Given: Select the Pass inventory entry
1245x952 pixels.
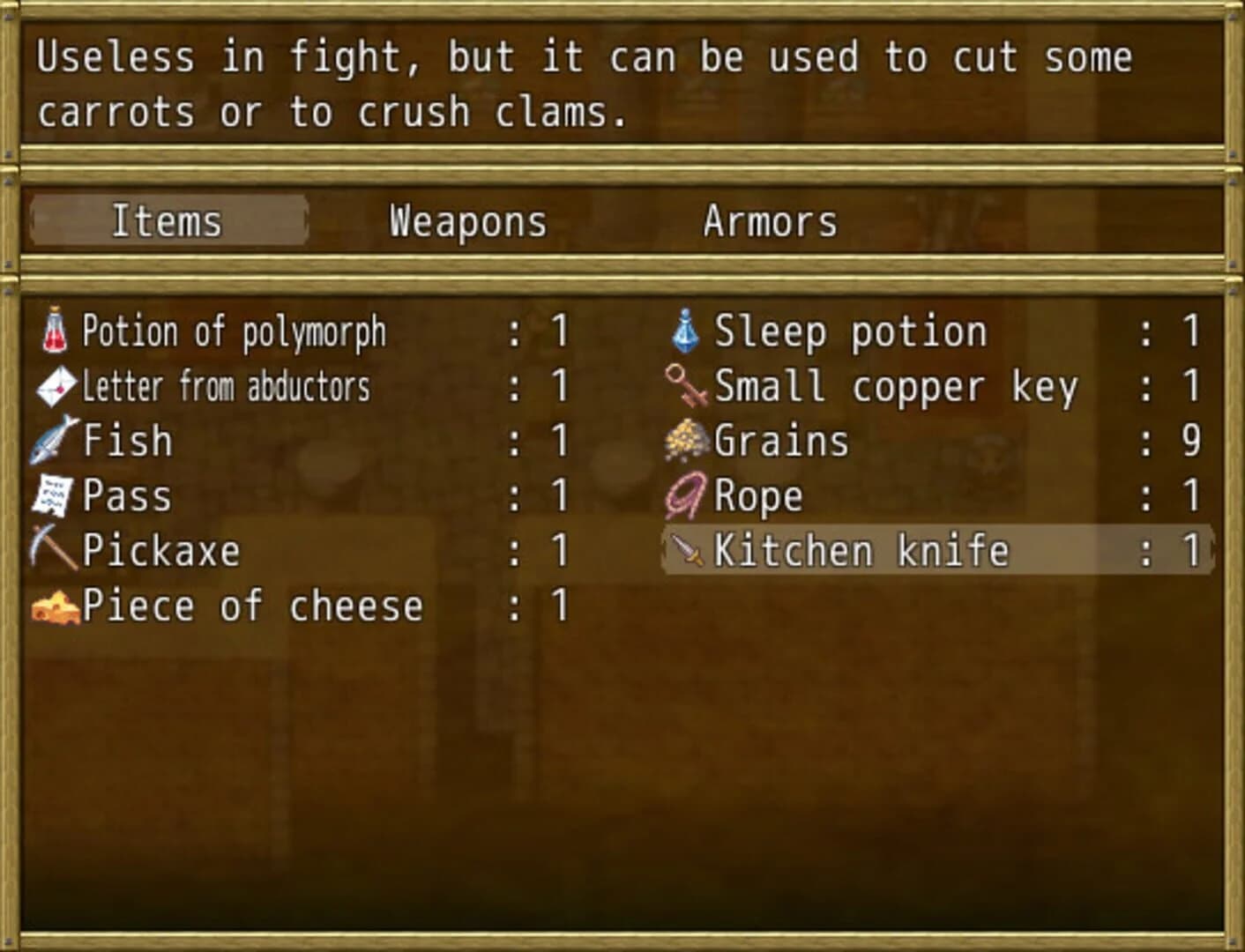Looking at the screenshot, I should point(126,496).
